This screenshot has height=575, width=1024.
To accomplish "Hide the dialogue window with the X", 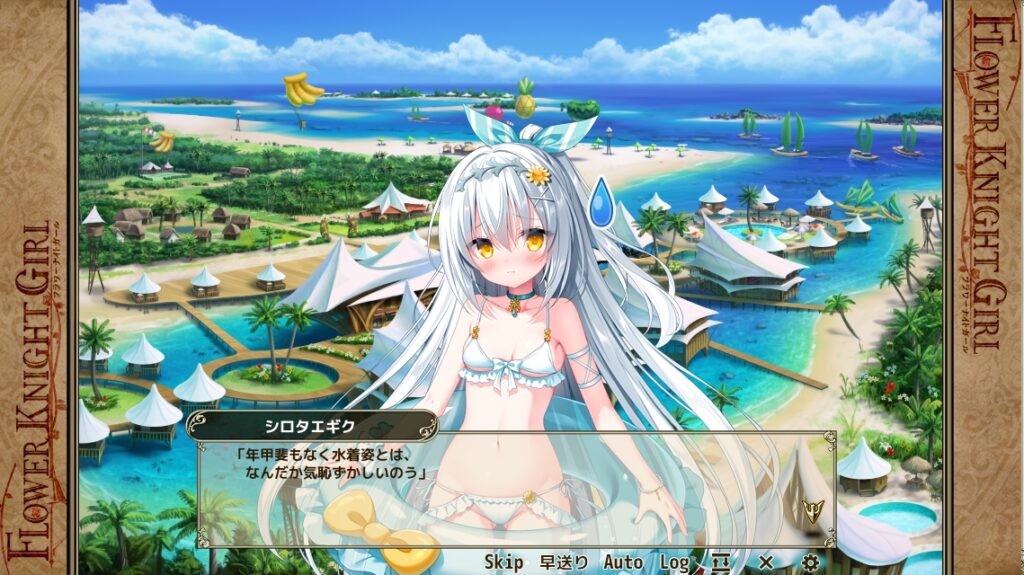I will [766, 562].
